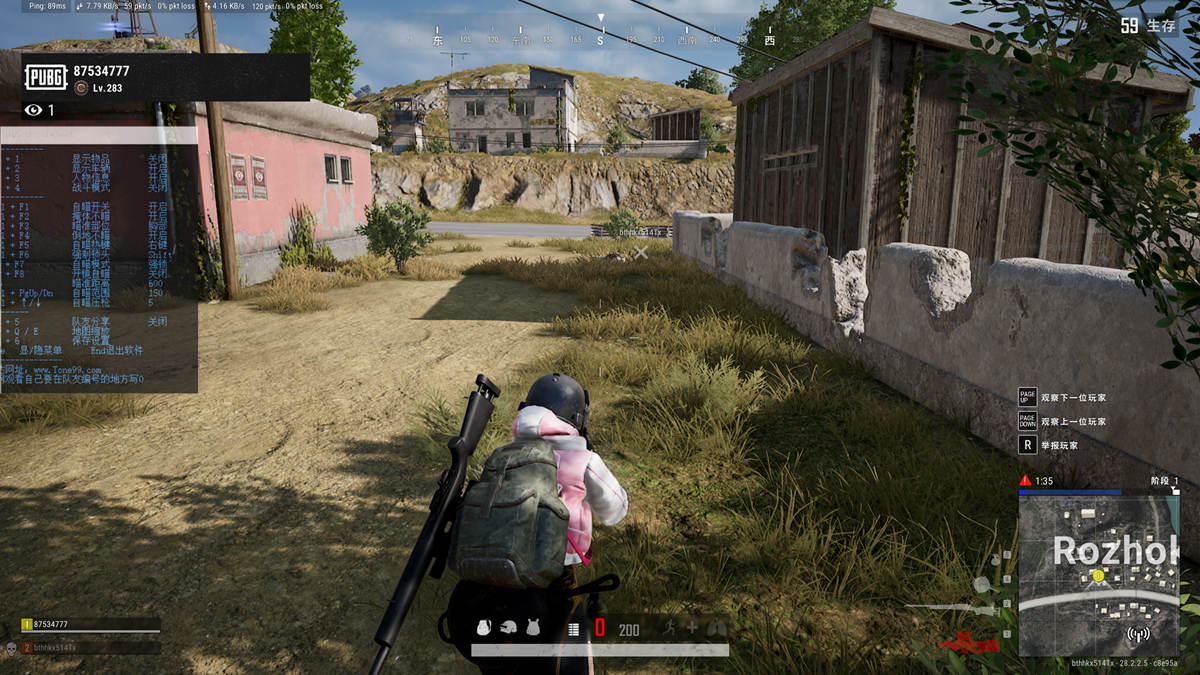
Task: Select the frying pan melee slot
Action: pyautogui.click(x=981, y=585)
